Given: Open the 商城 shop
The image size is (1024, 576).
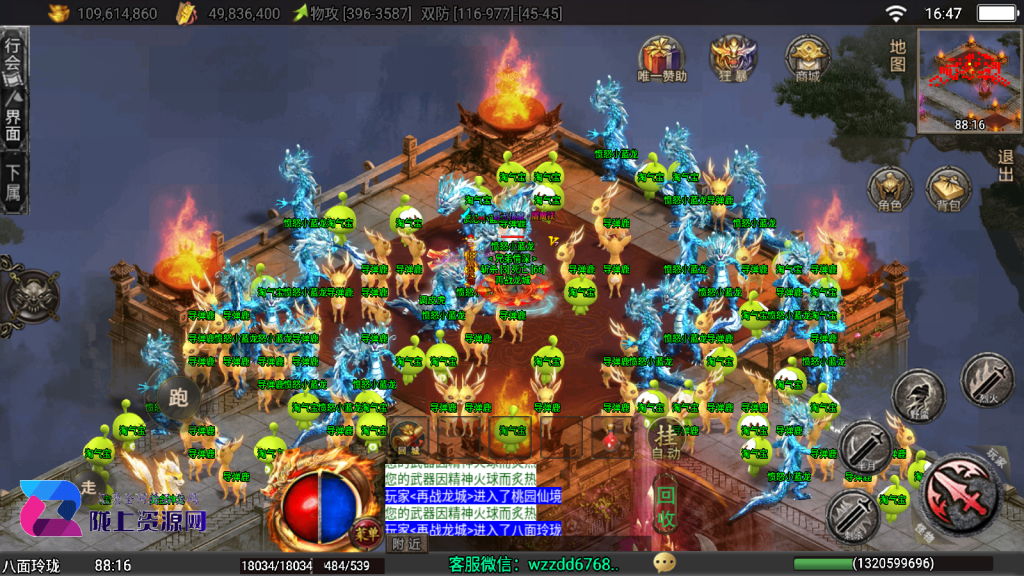Looking at the screenshot, I should pyautogui.click(x=806, y=58).
